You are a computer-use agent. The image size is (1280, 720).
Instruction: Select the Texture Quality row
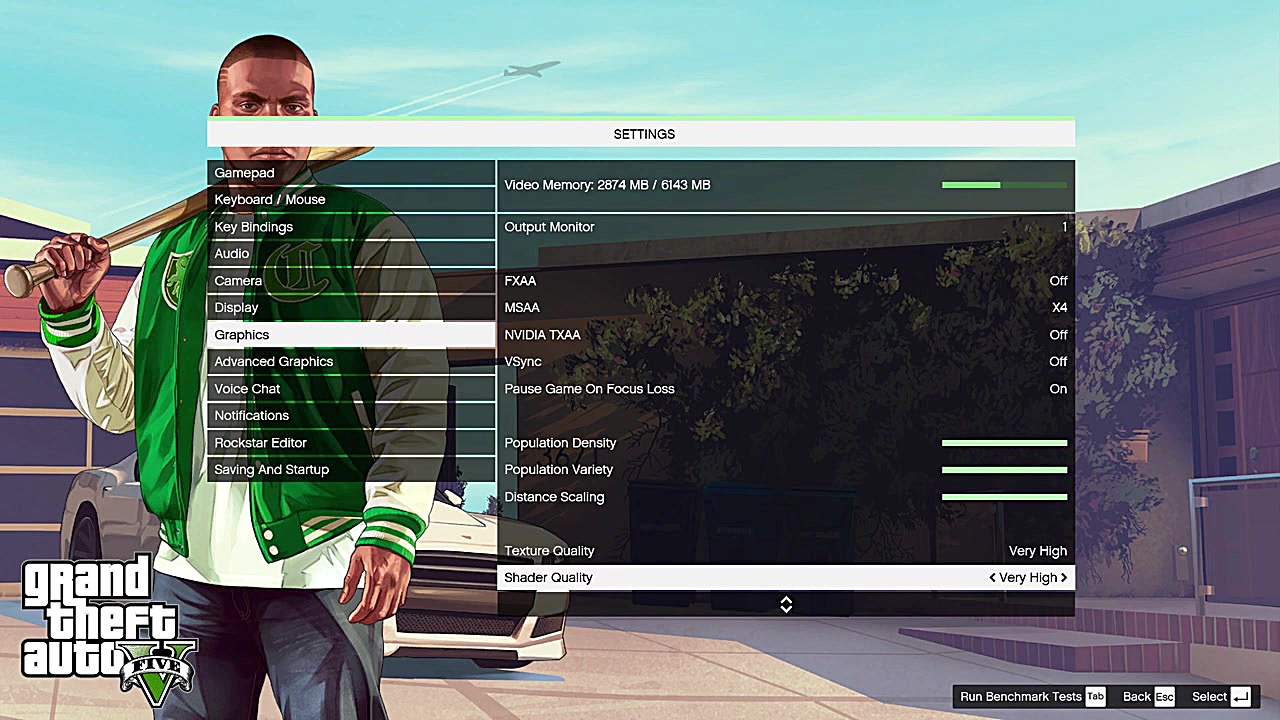click(x=785, y=551)
